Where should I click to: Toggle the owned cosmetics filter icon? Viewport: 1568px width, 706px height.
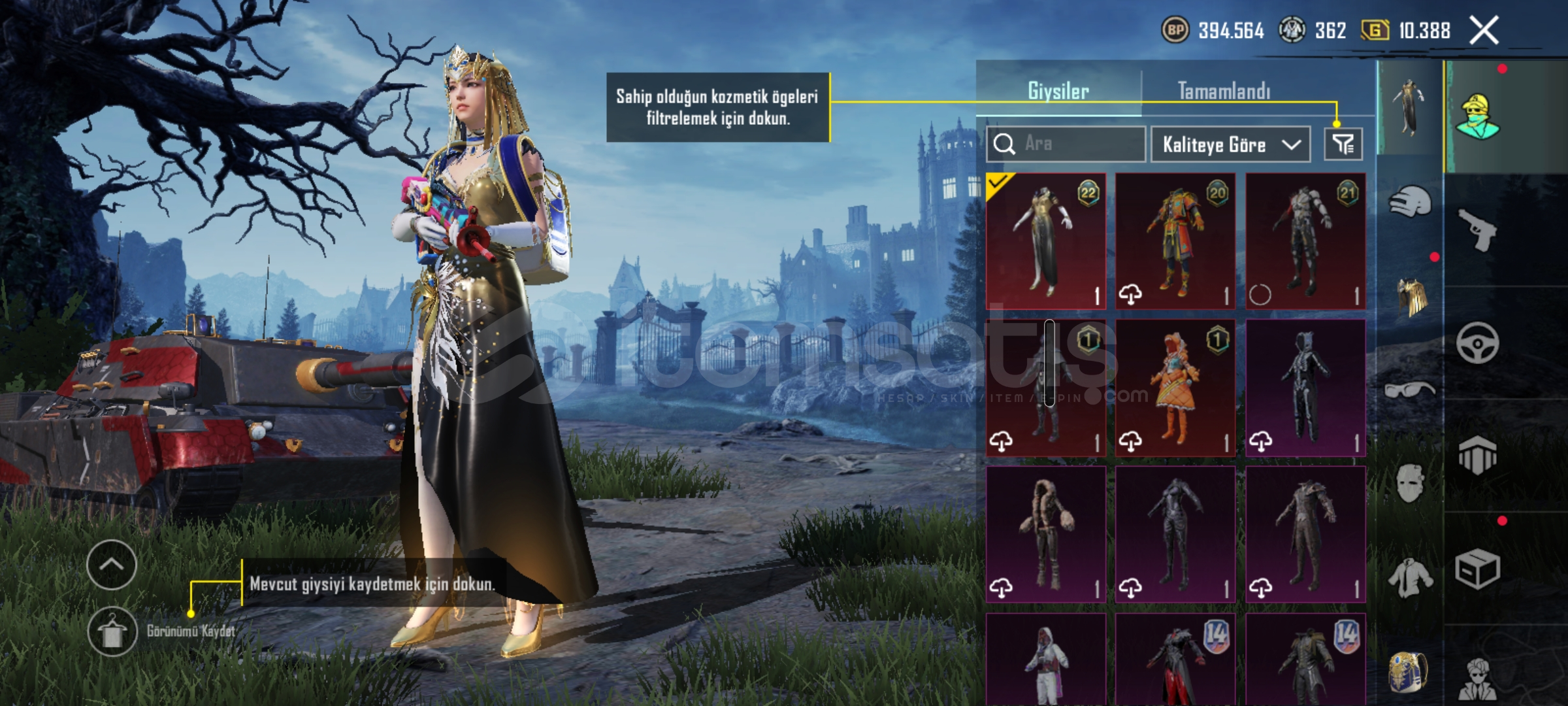tap(1343, 144)
